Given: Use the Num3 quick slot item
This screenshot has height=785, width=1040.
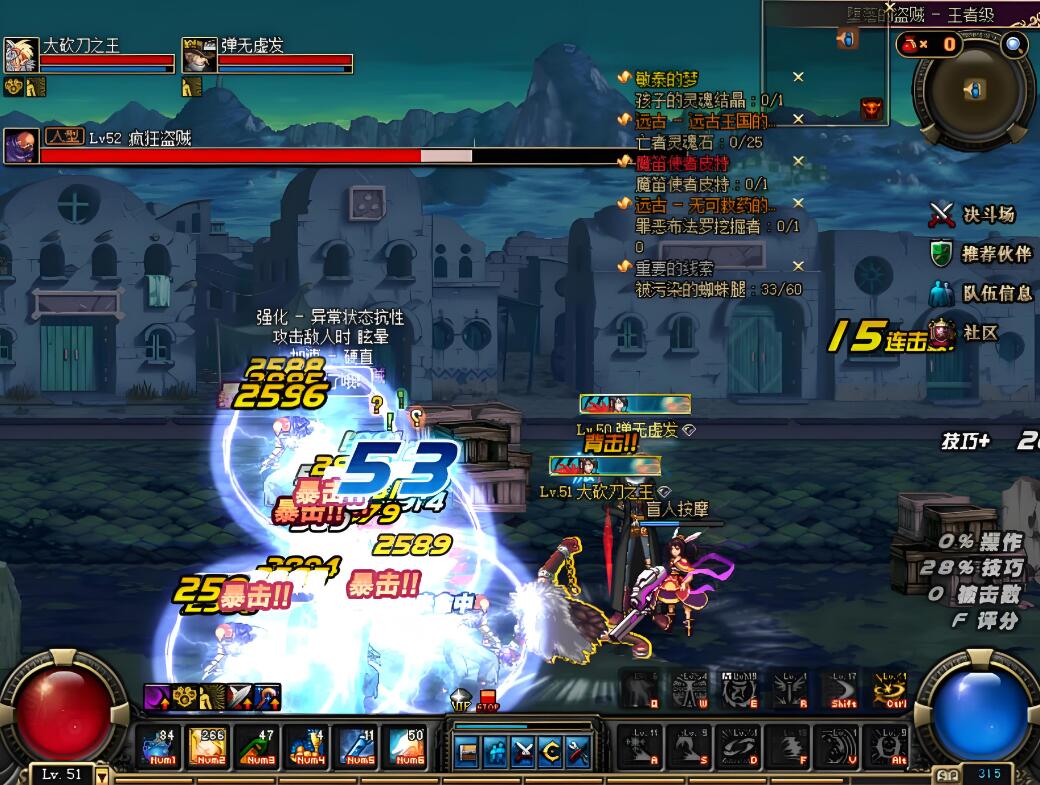Looking at the screenshot, I should [258, 747].
